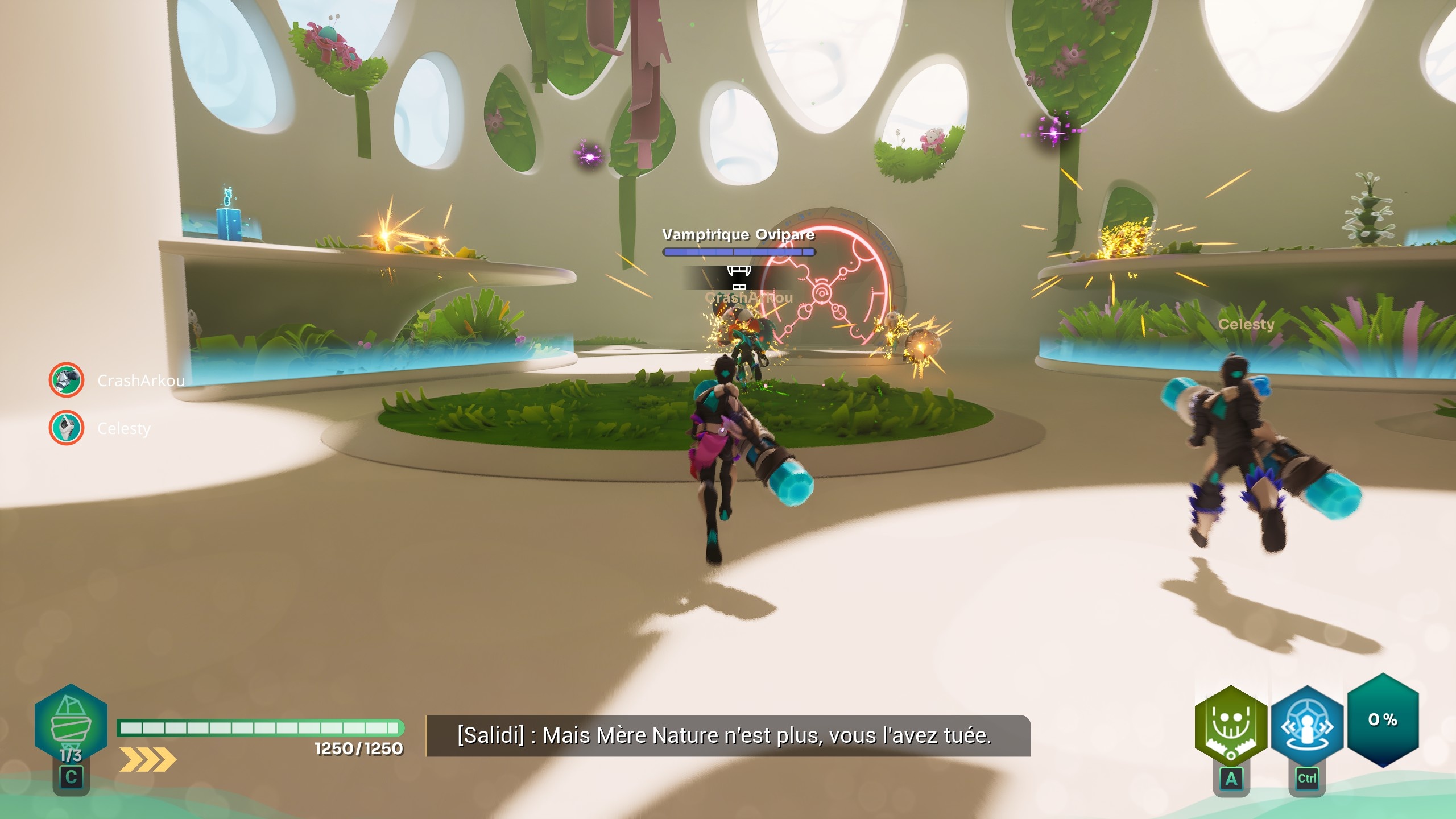Image resolution: width=1456 pixels, height=819 pixels.
Task: Select CrashArkou's teammate portrait
Action: click(67, 380)
